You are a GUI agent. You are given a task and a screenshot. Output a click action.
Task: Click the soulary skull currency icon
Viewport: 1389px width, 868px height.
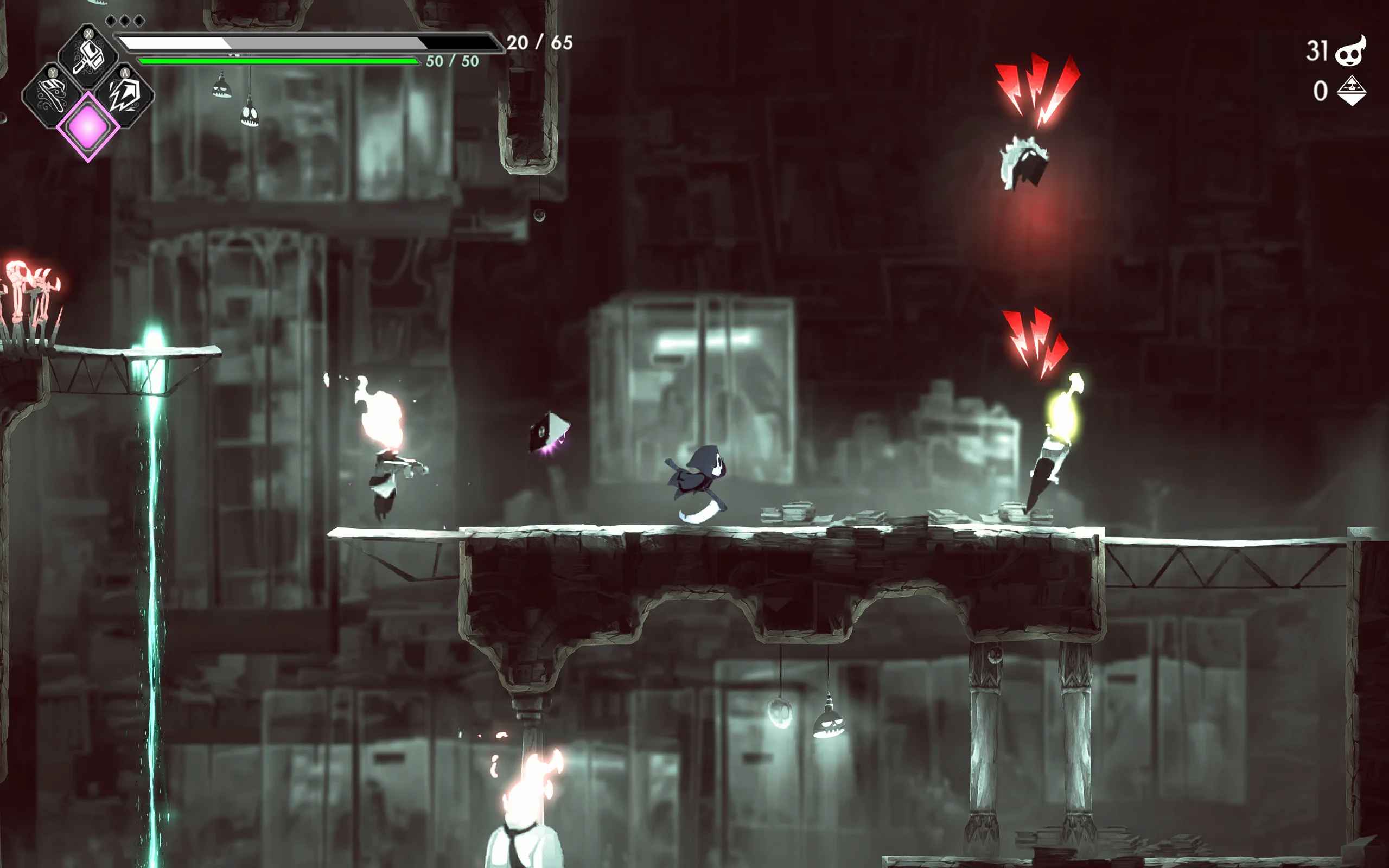pyautogui.click(x=1350, y=52)
